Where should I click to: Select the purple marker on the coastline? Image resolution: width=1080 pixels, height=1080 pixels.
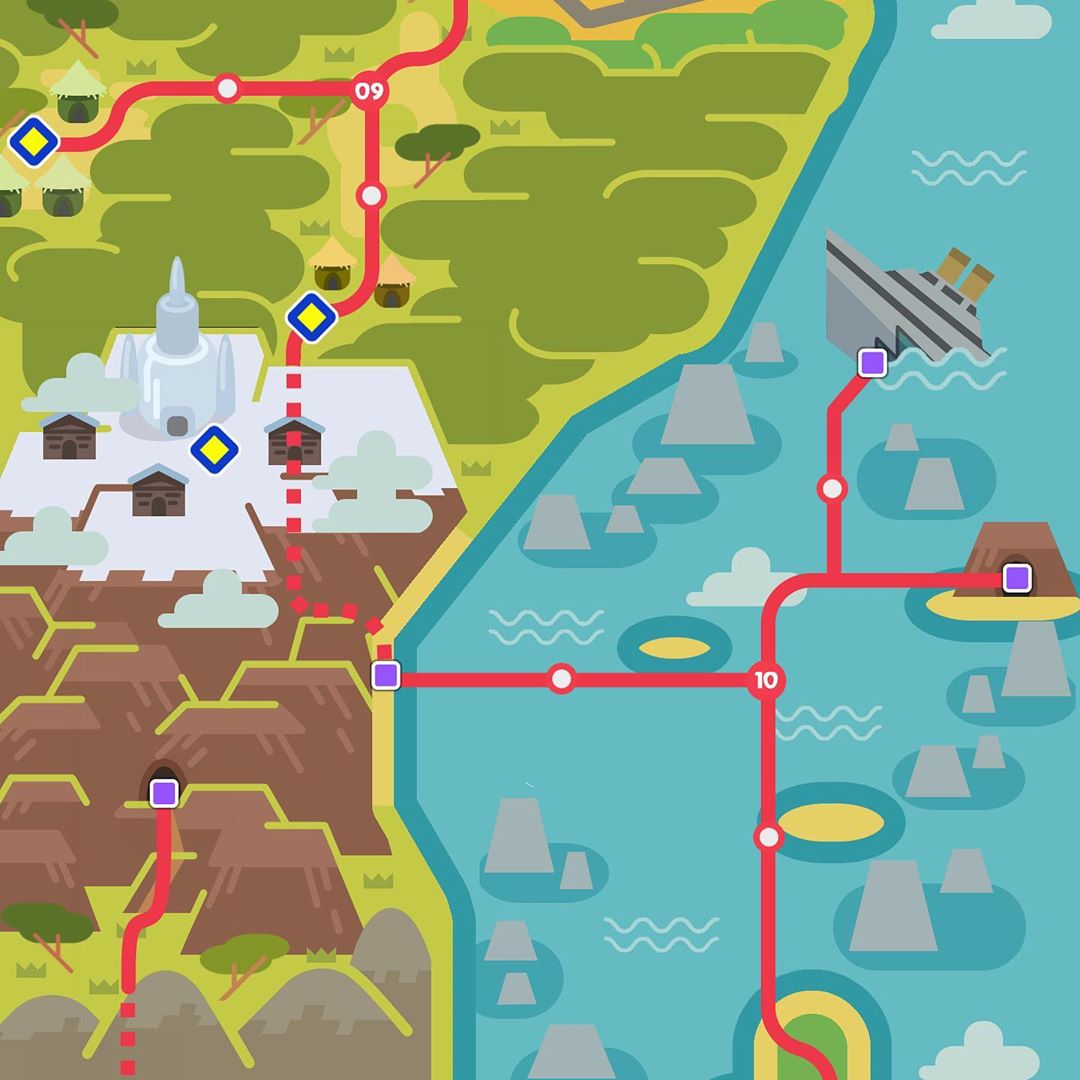click(x=386, y=675)
